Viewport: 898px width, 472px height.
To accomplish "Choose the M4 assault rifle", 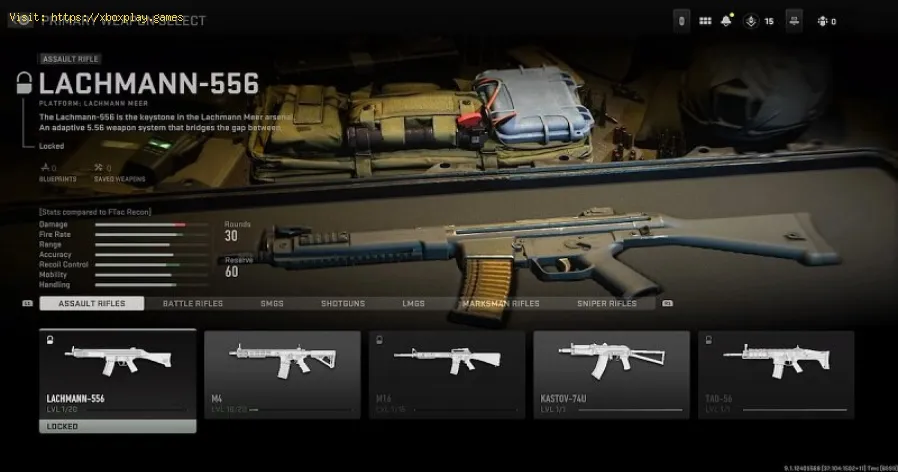I will [x=282, y=374].
